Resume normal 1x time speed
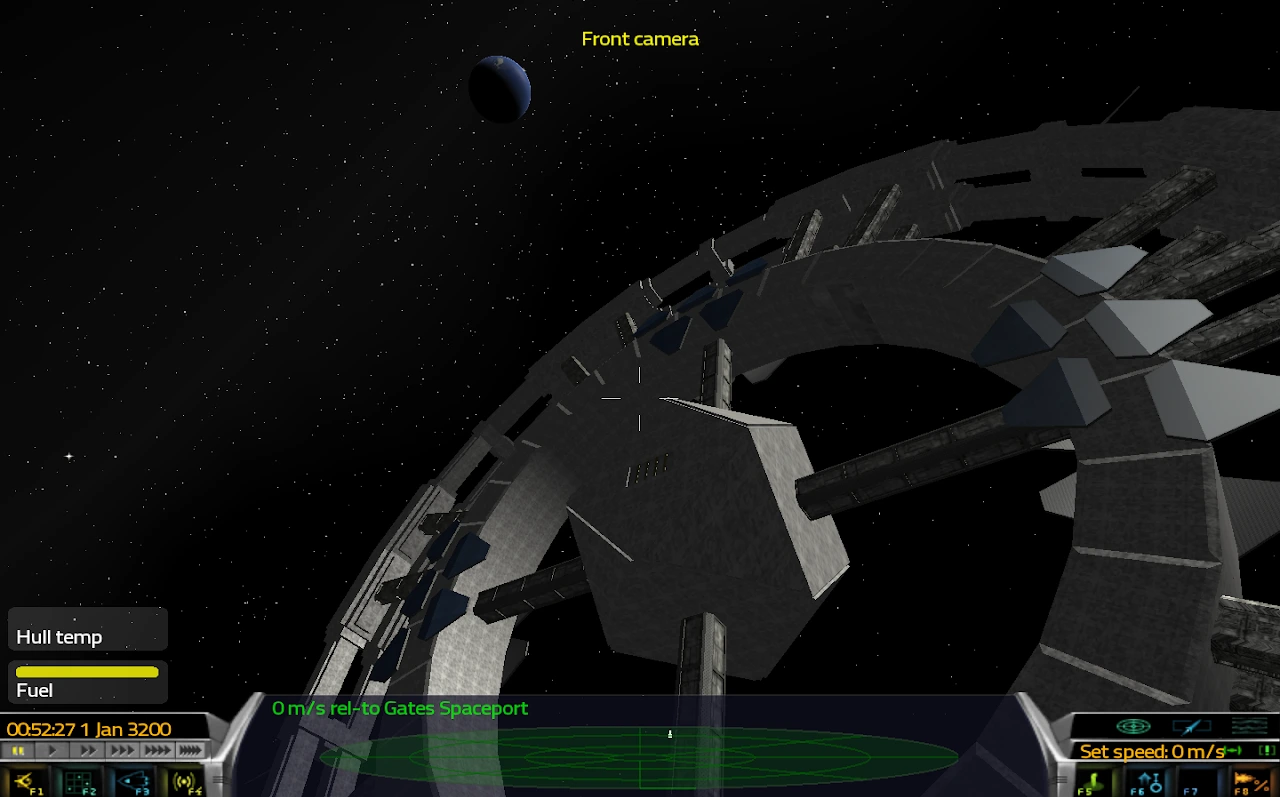Image resolution: width=1280 pixels, height=797 pixels. pos(53,749)
